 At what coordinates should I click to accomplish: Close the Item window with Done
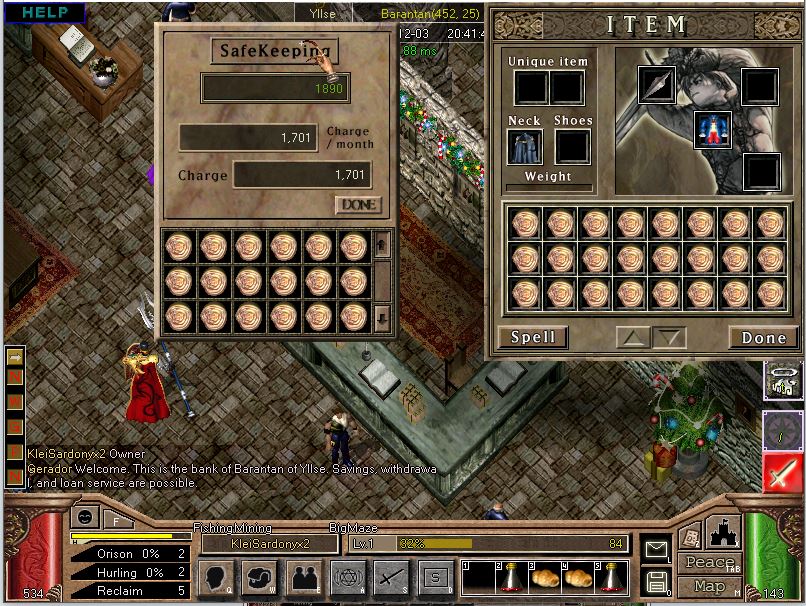coord(763,337)
